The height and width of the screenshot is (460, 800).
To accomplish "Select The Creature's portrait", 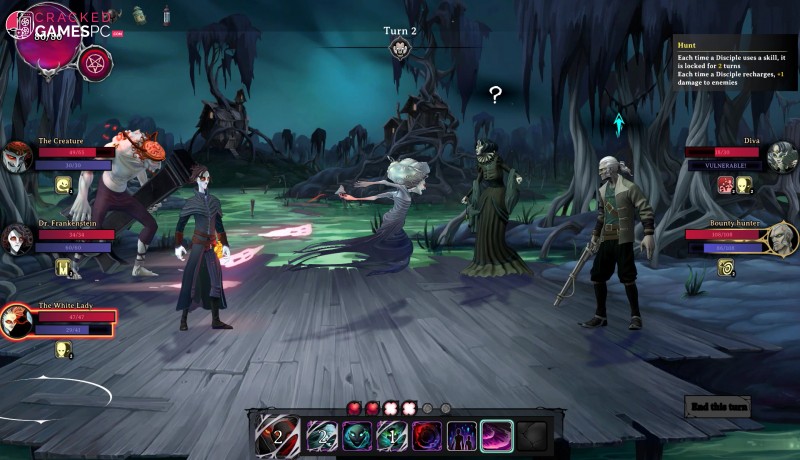I will tap(17, 157).
